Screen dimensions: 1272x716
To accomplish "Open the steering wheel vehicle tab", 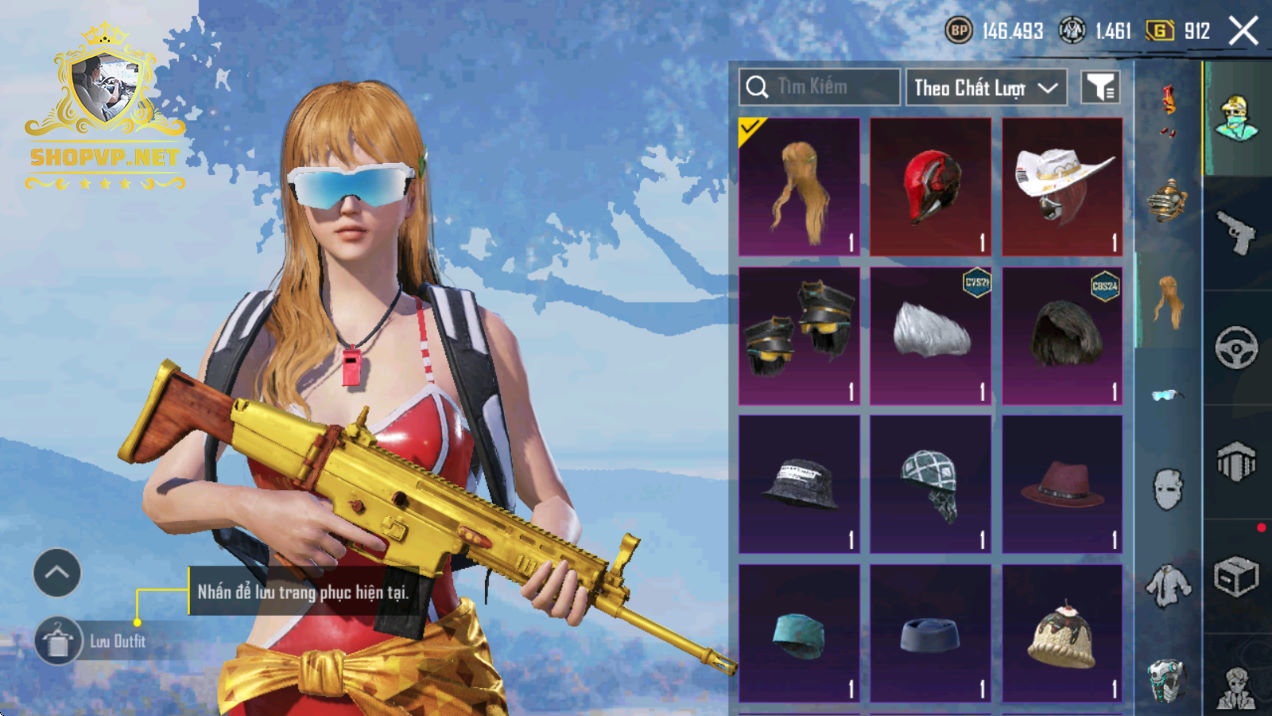I will pyautogui.click(x=1237, y=348).
